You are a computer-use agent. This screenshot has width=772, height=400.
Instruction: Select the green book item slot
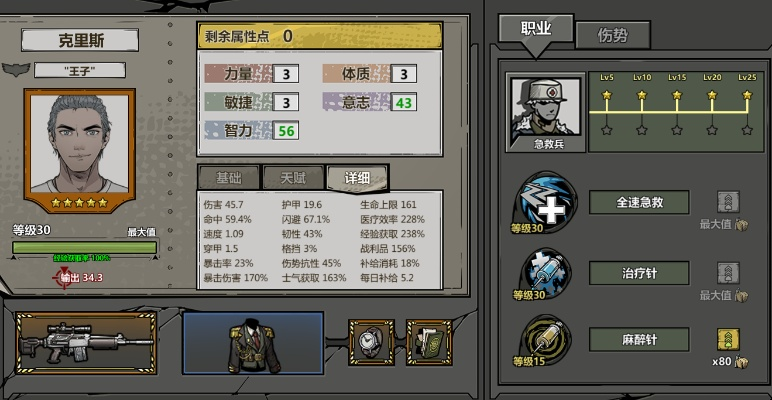[428, 342]
